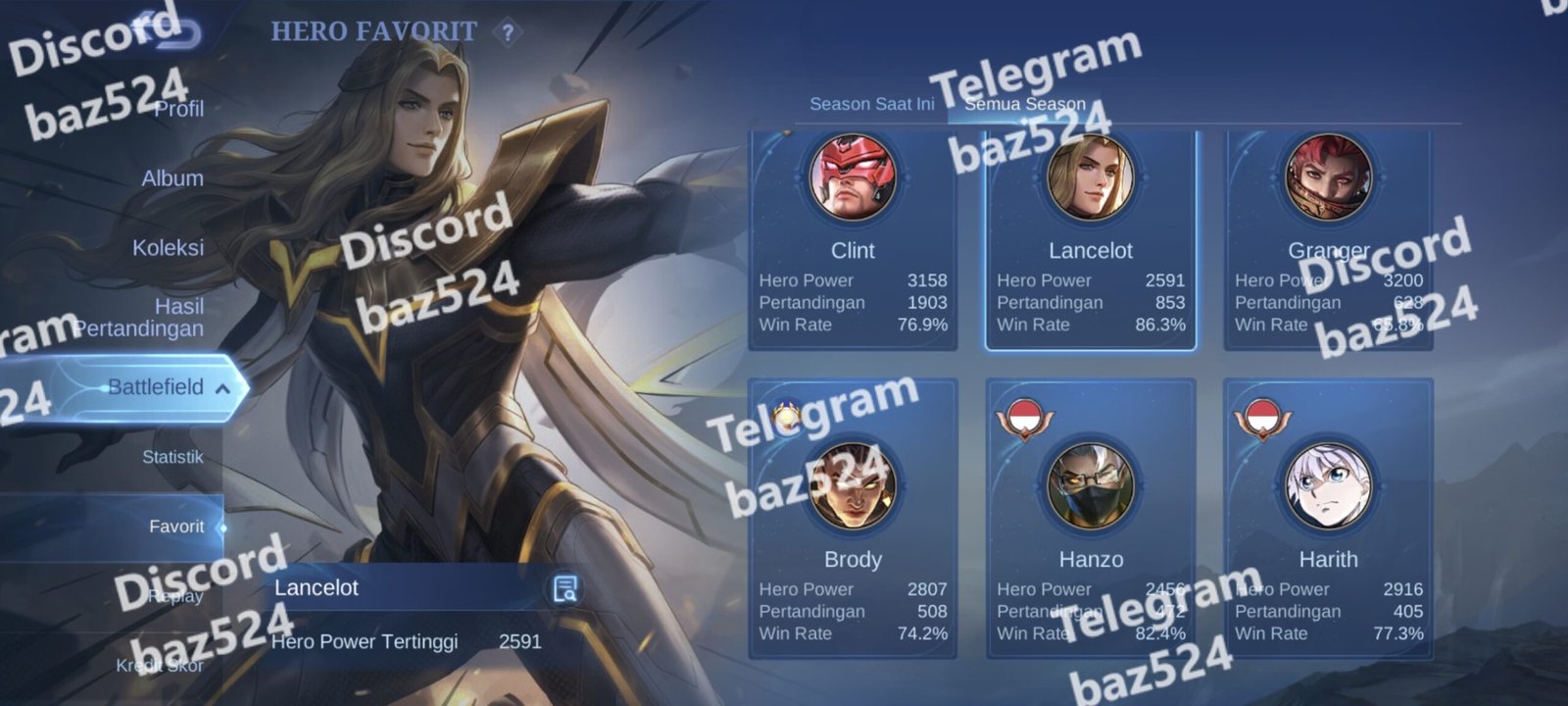The width and height of the screenshot is (1568, 706).
Task: Select the Lancelot hero card
Action: 1091,240
